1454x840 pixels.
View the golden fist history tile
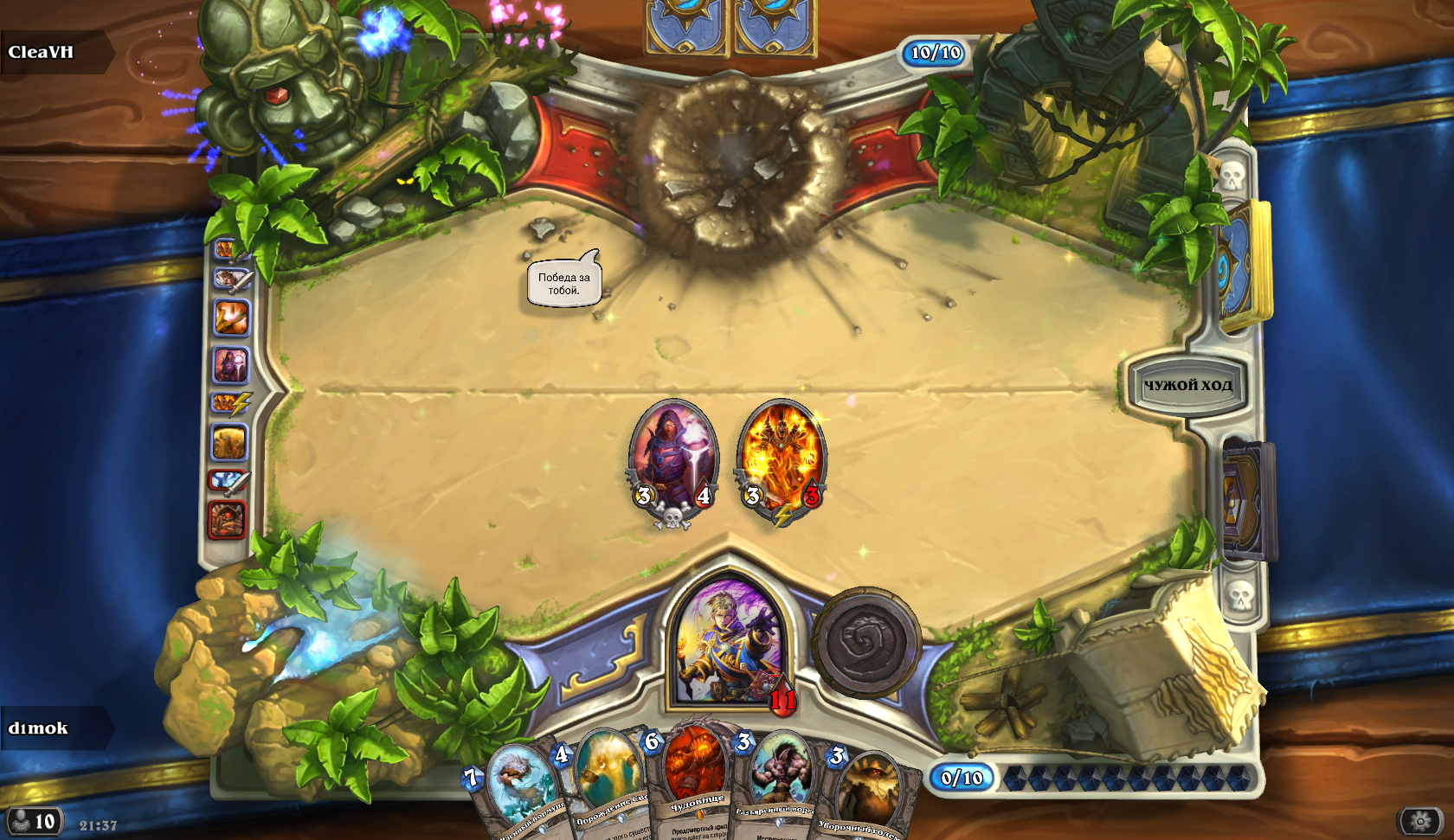[231, 317]
